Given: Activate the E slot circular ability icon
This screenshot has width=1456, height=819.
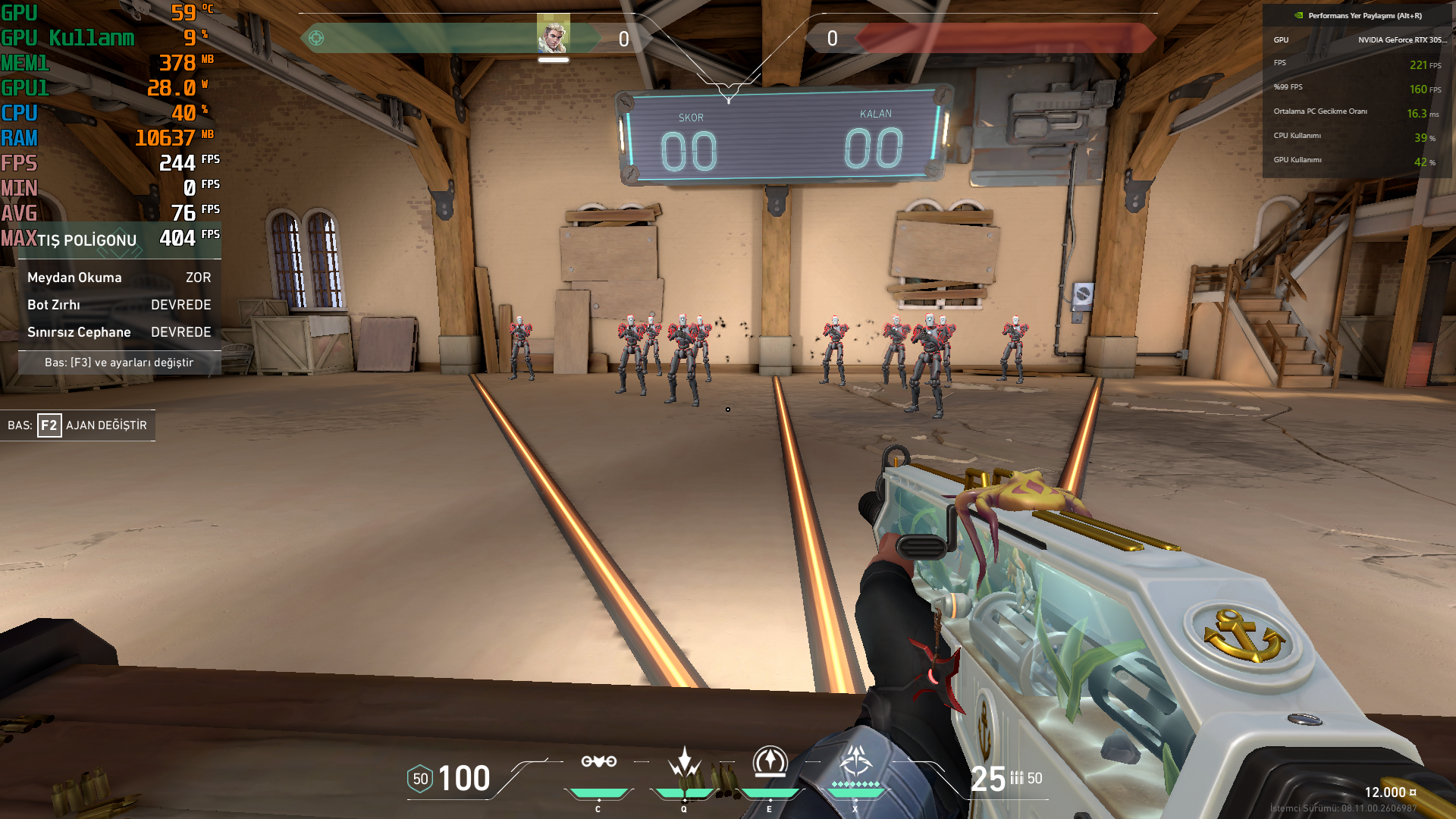Looking at the screenshot, I should [770, 761].
